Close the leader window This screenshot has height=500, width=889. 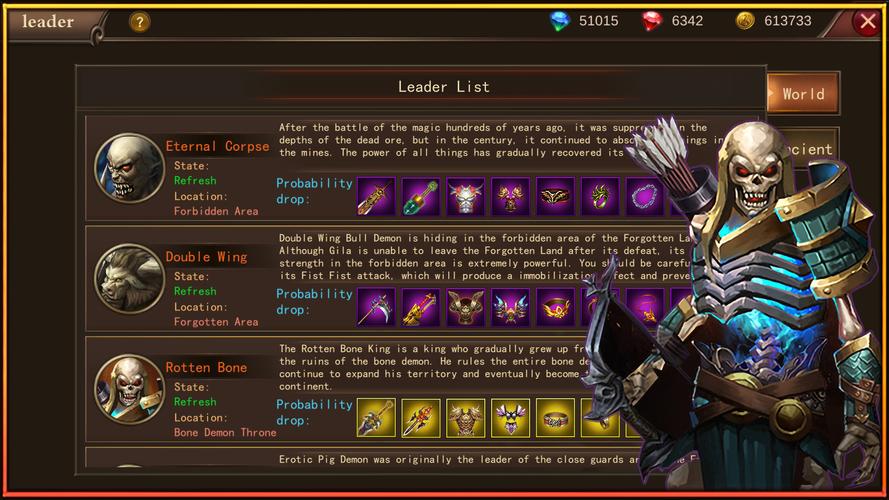coord(867,21)
